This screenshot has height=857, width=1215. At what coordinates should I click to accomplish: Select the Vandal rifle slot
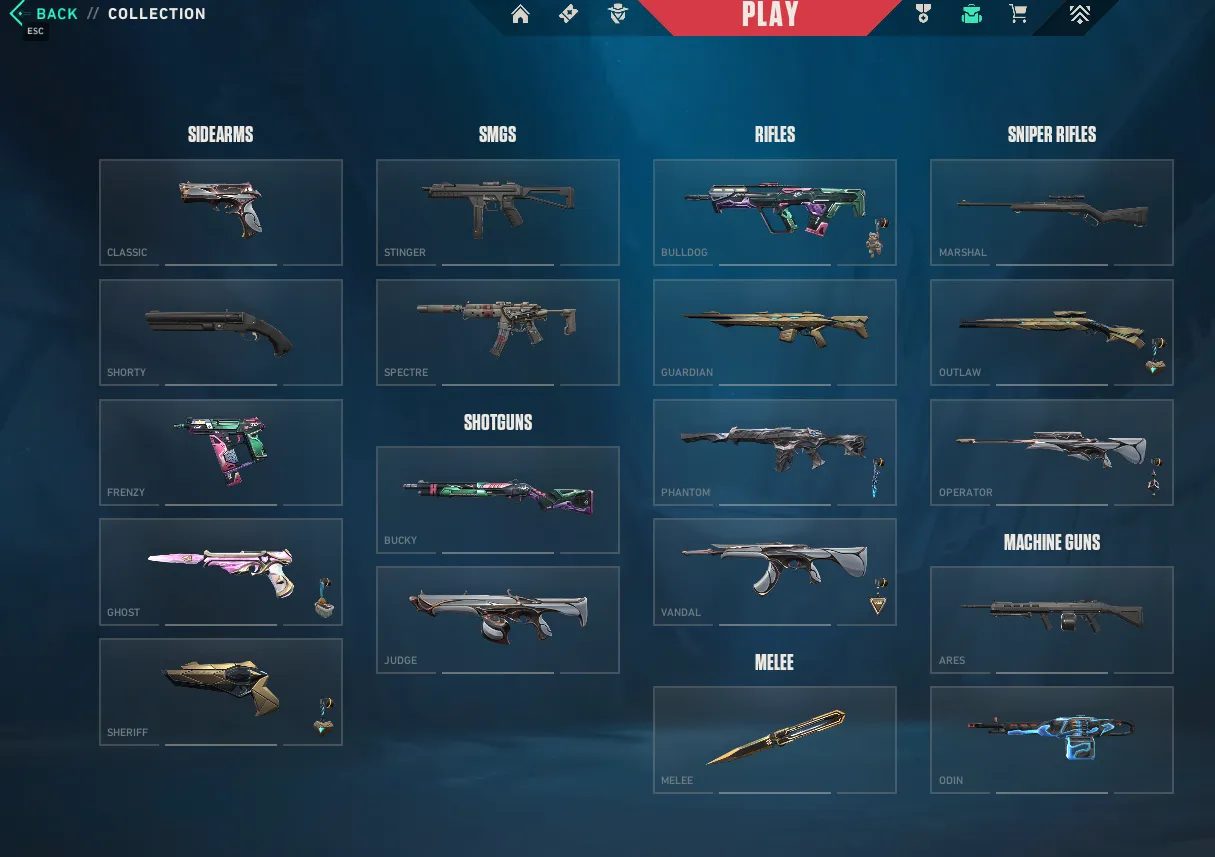point(775,571)
